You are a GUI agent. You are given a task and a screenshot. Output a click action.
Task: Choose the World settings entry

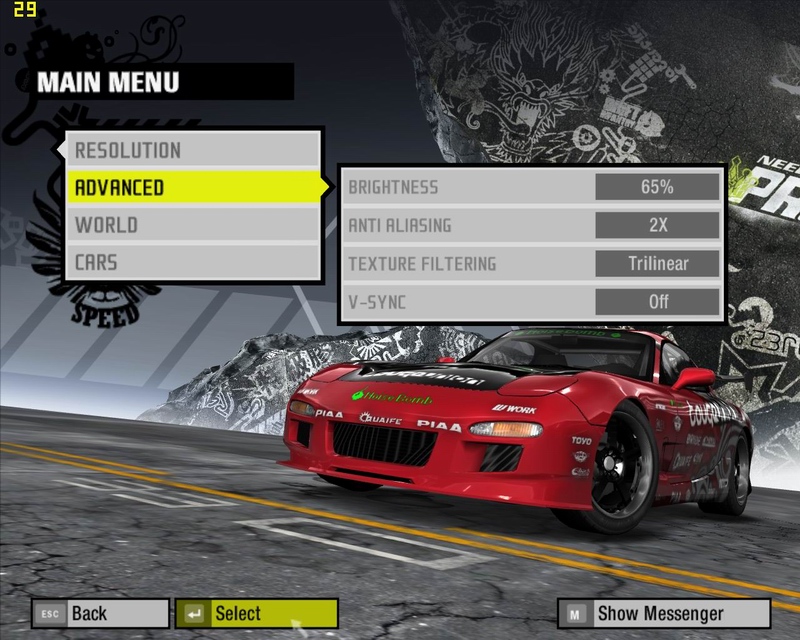[194, 225]
